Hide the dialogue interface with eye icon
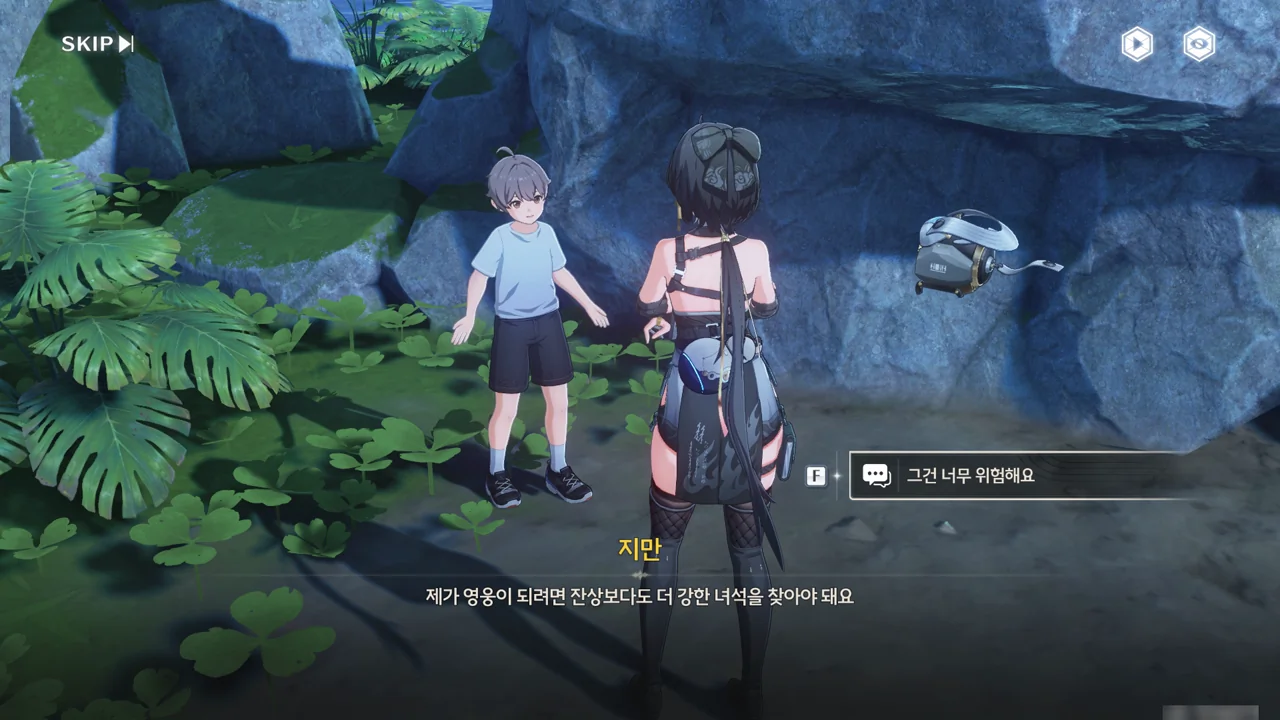This screenshot has width=1280, height=720. coord(1199,44)
